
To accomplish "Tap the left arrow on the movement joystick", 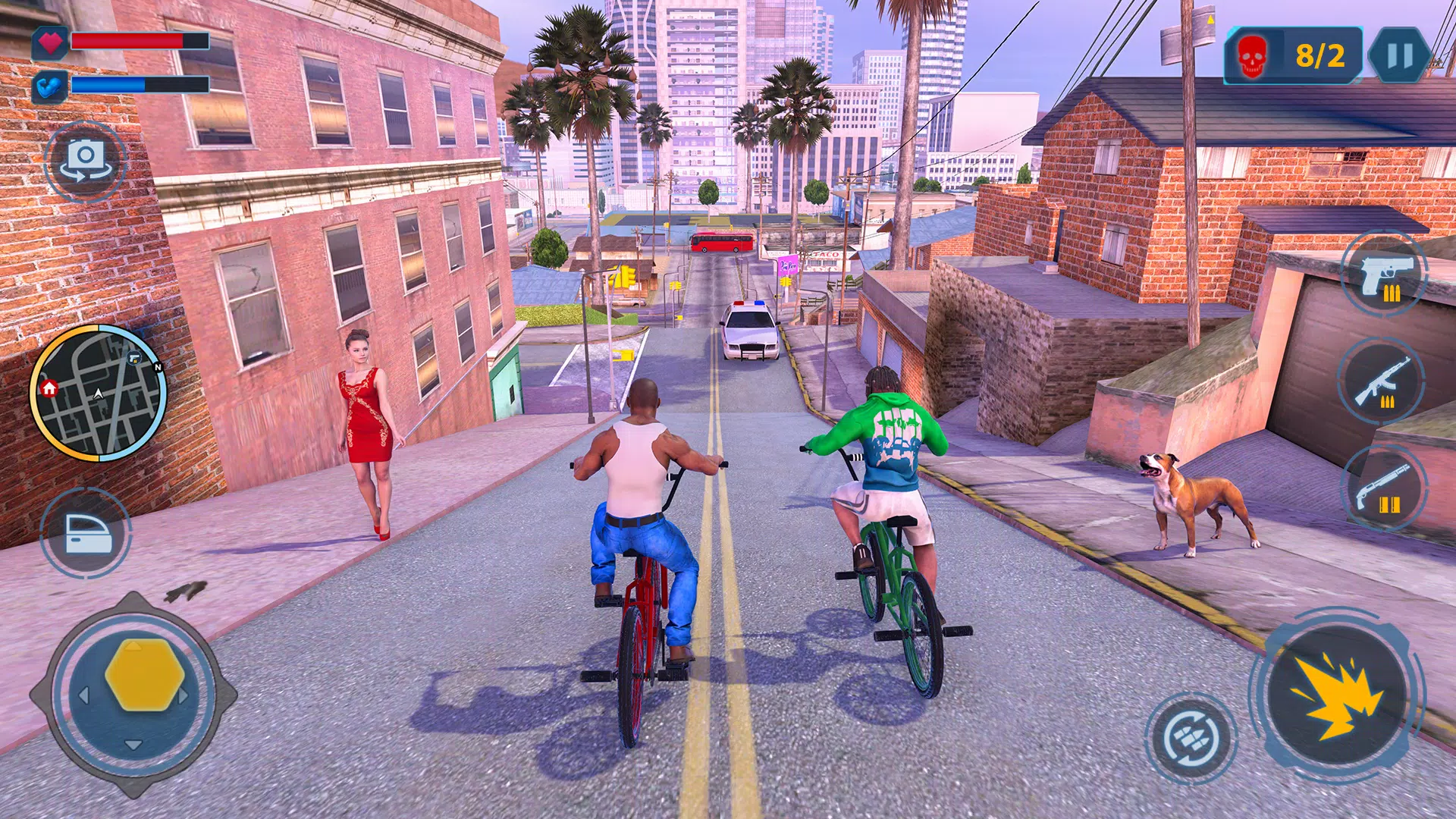I will (85, 695).
